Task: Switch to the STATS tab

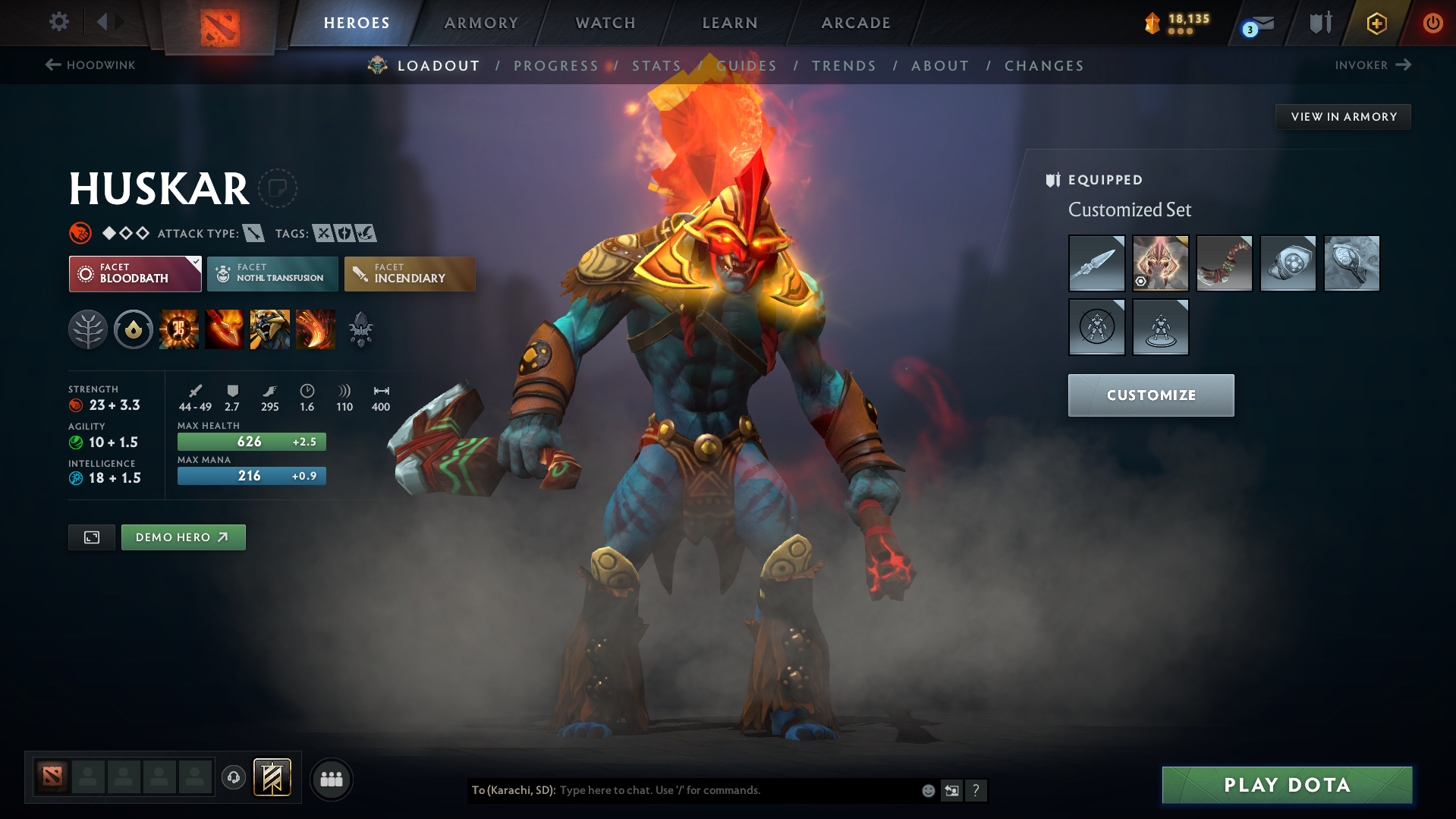Action: pyautogui.click(x=656, y=65)
